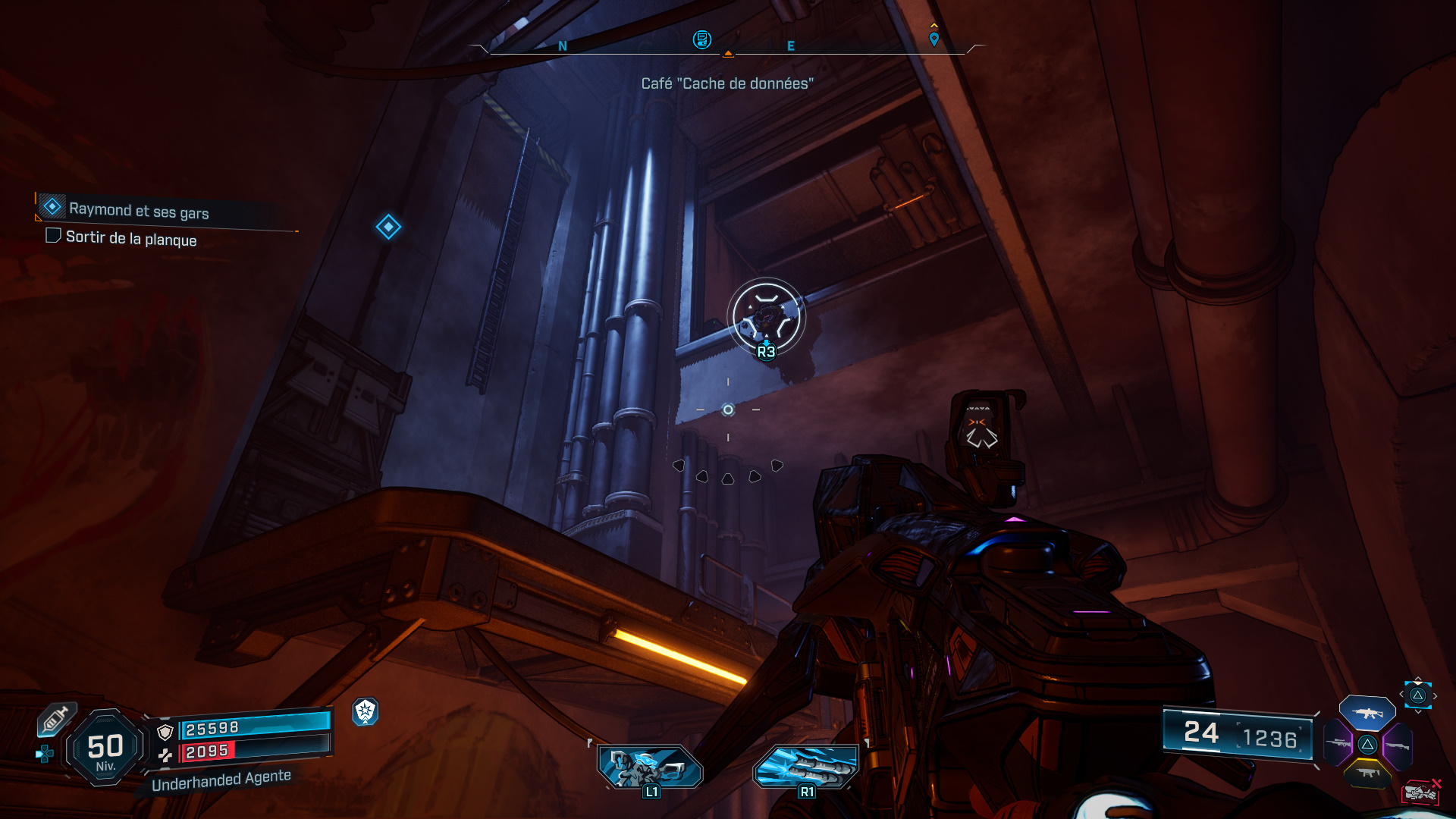The width and height of the screenshot is (1456, 819).
Task: Select the shotgun weapon slot
Action: coord(1398,746)
